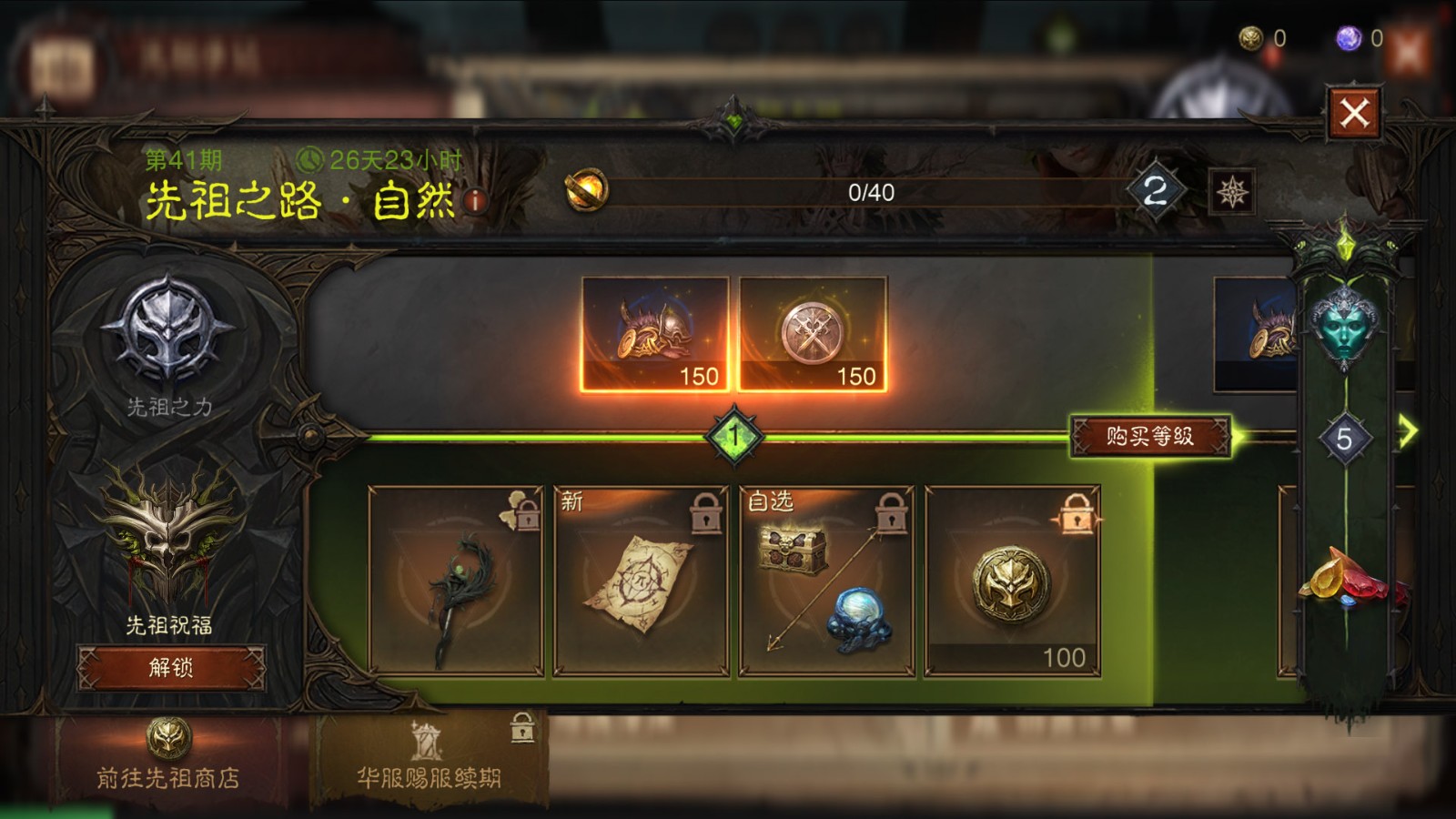Close the Ancestor's Path window
1456x819 pixels.
[x=1353, y=114]
